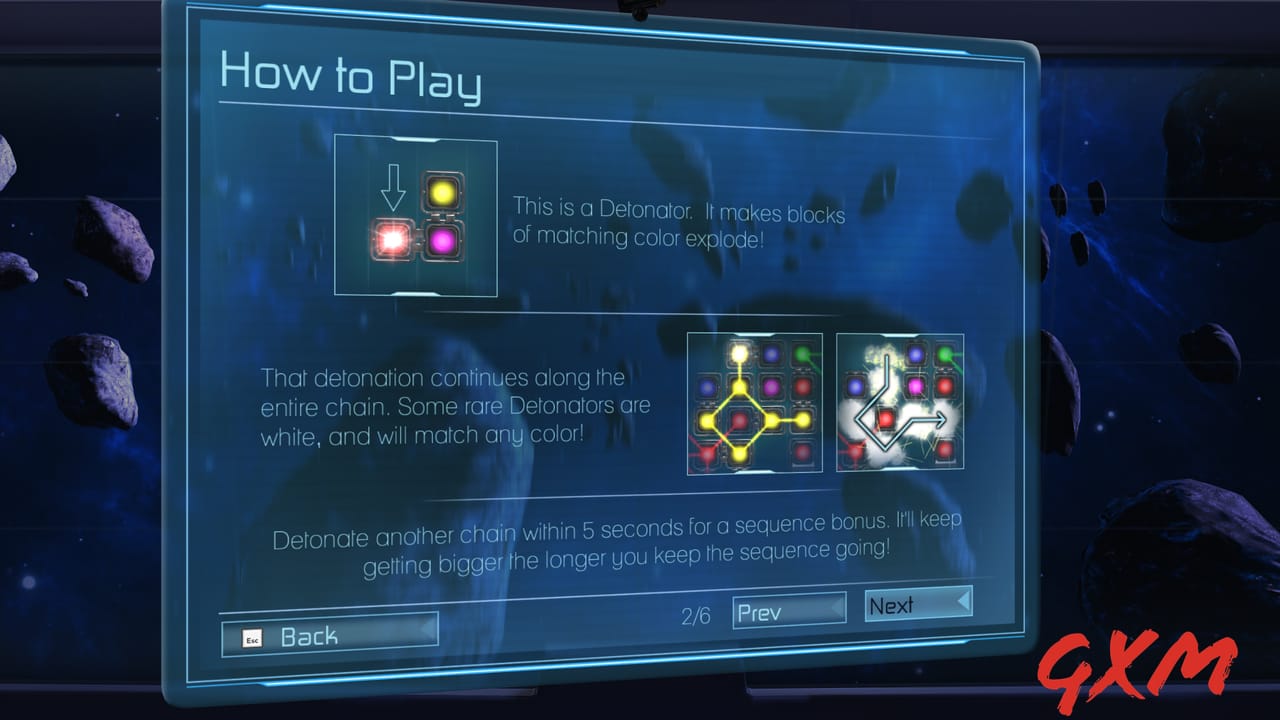
Task: Click the green block in the left chain diagram
Action: point(800,352)
